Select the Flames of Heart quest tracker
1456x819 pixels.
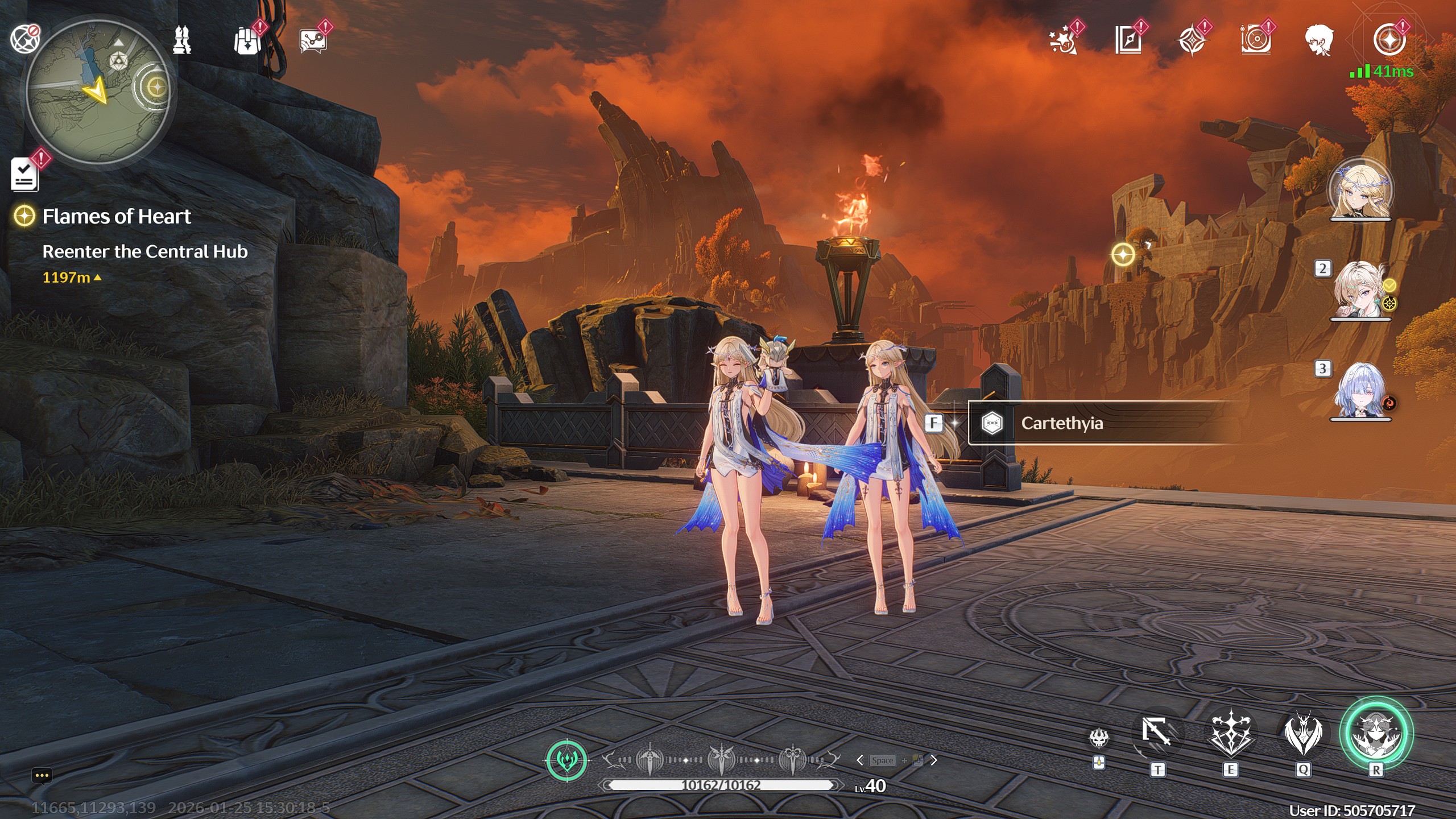coord(116,217)
